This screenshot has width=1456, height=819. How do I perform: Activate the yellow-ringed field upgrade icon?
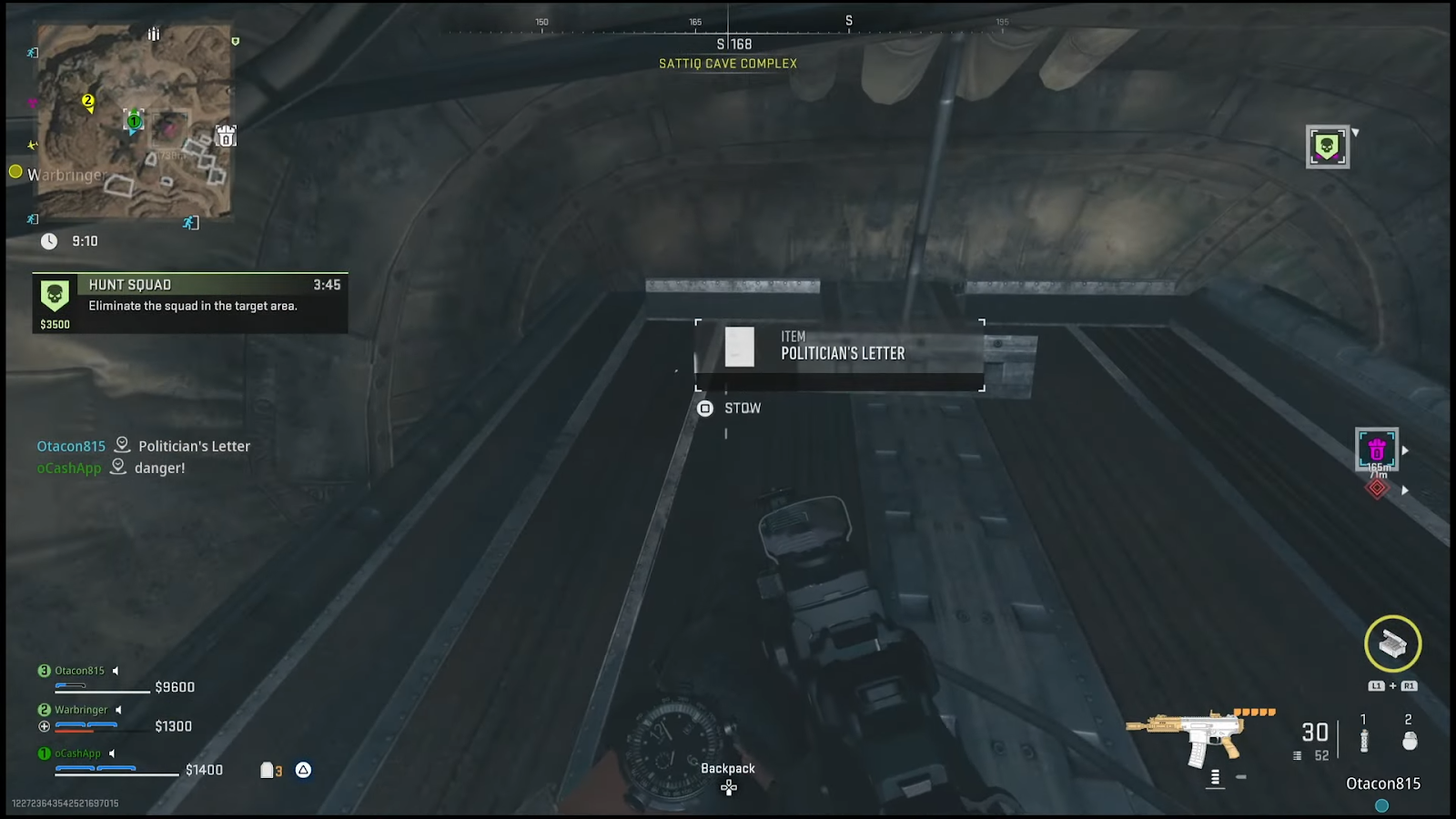1392,644
